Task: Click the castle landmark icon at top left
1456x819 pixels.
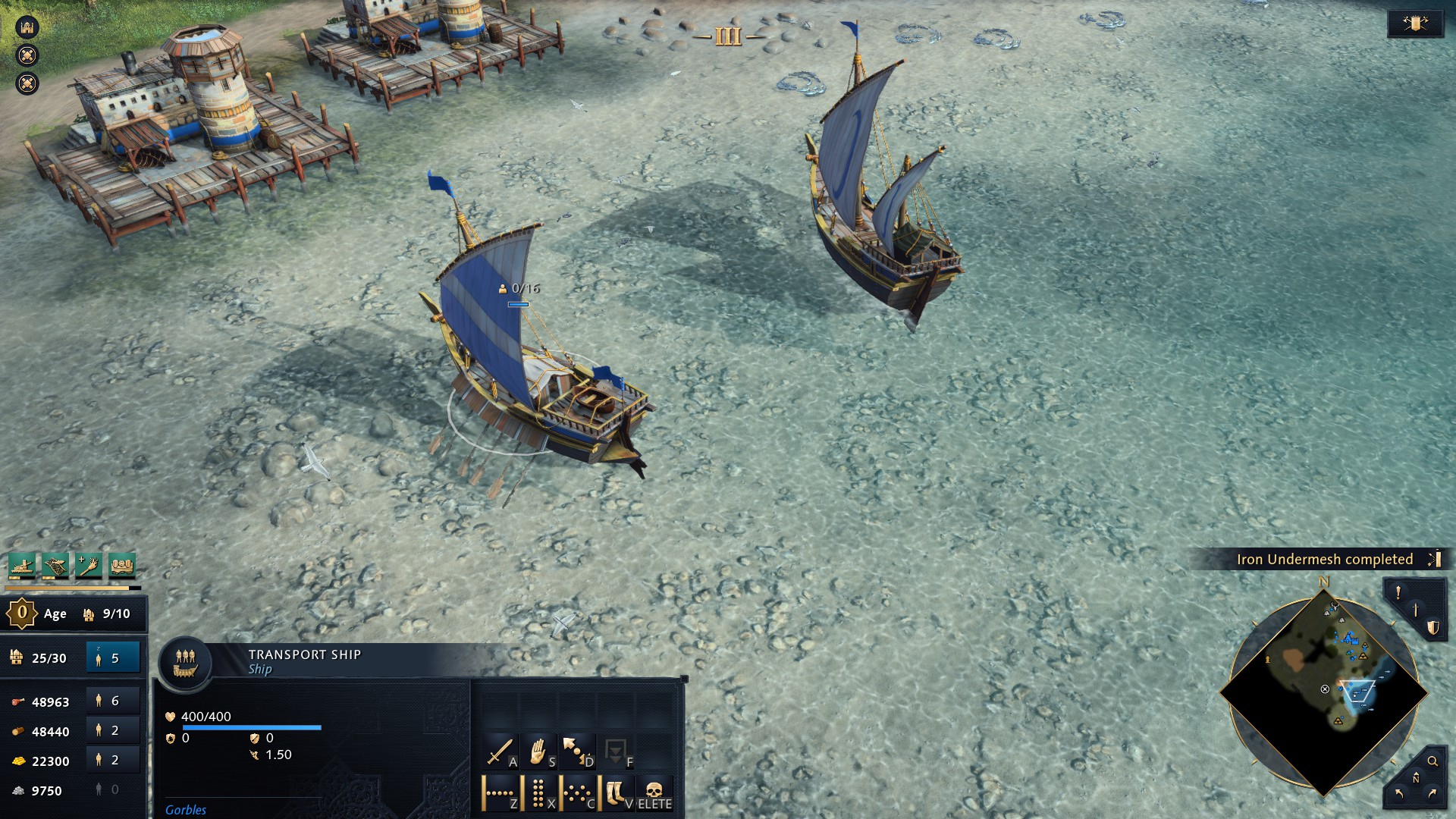Action: [x=27, y=27]
